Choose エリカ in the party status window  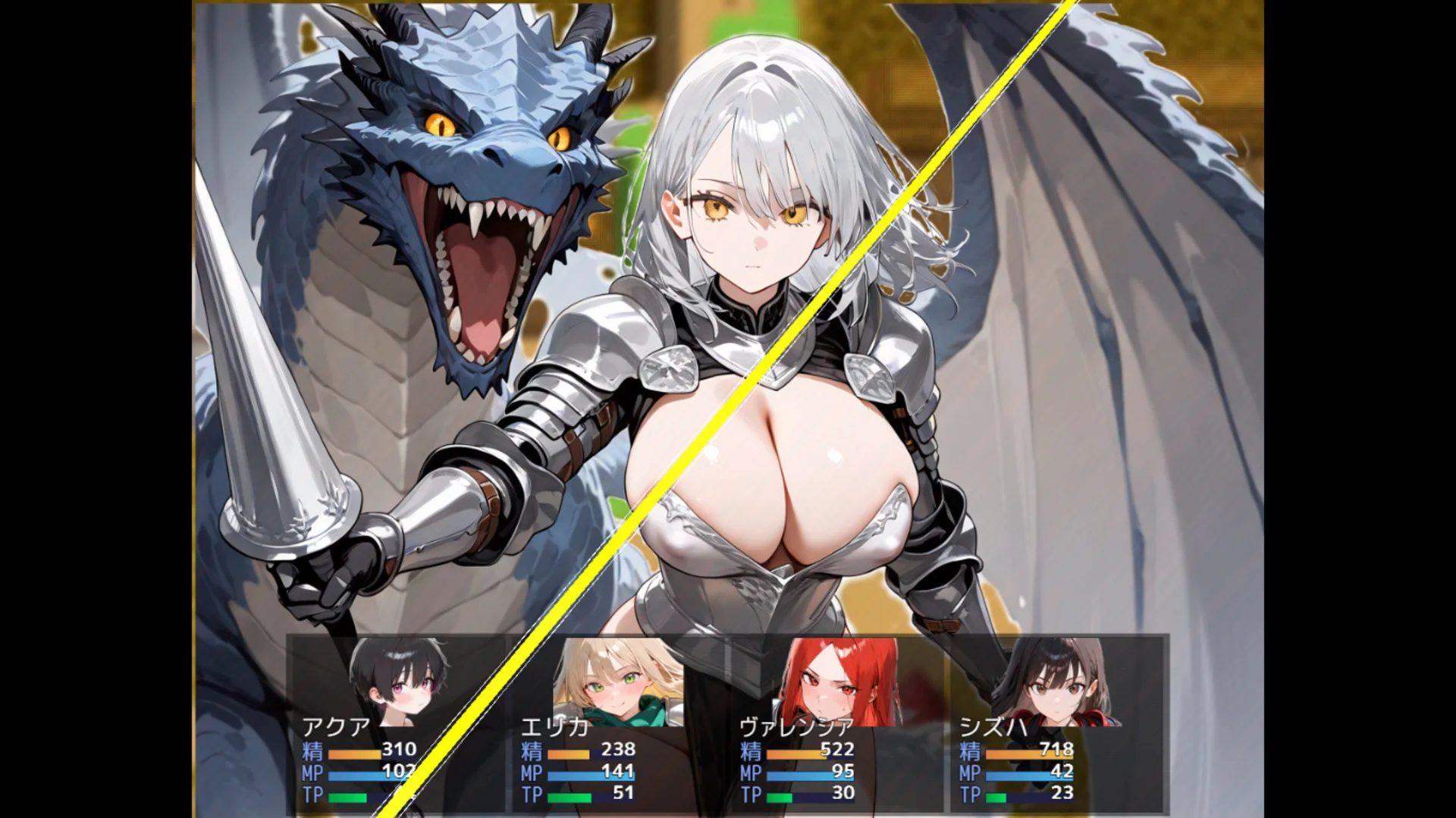(x=617, y=724)
